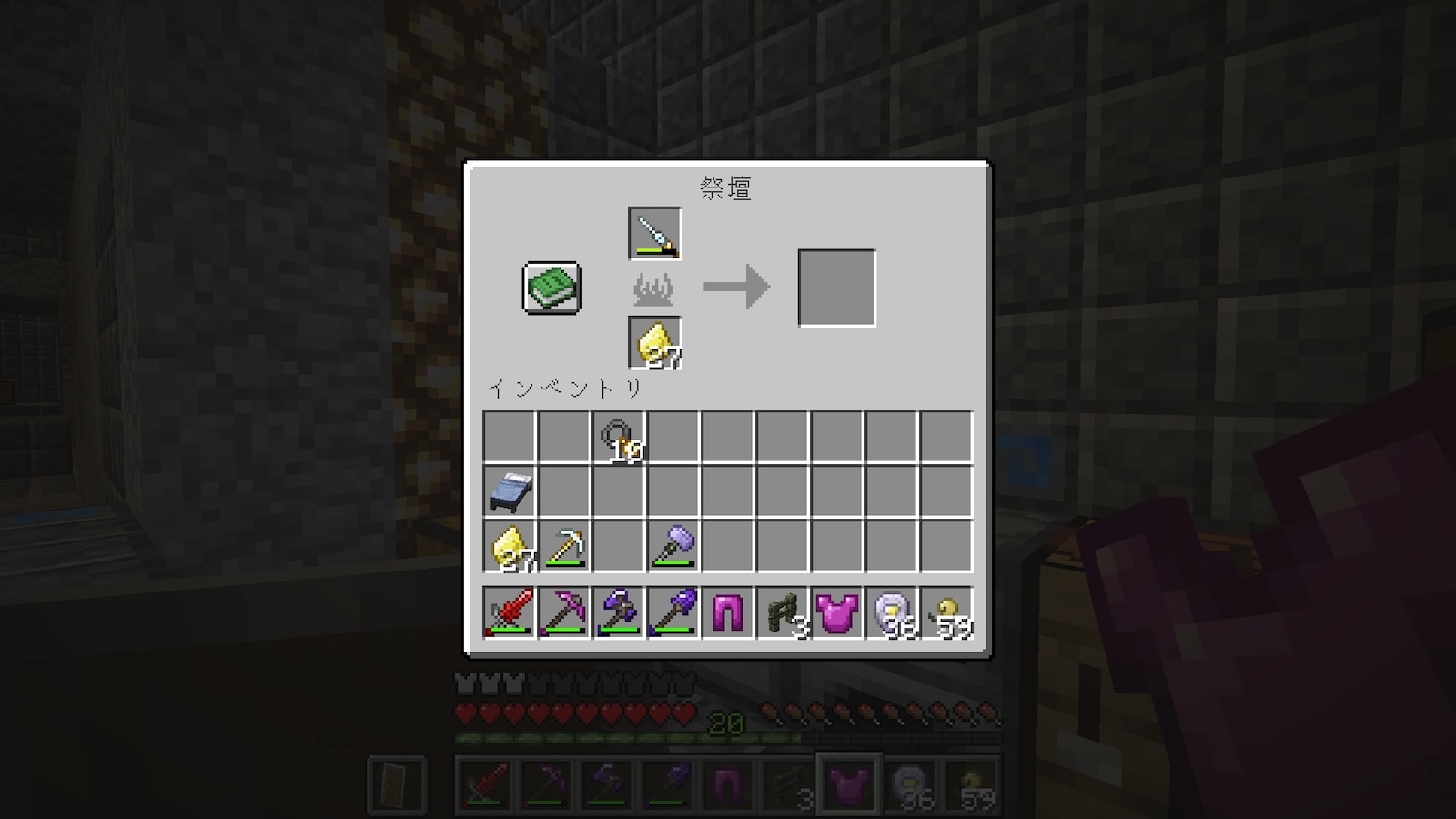Select the magenta pickaxe hotbar slot
This screenshot has height=819, width=1456.
(x=564, y=612)
